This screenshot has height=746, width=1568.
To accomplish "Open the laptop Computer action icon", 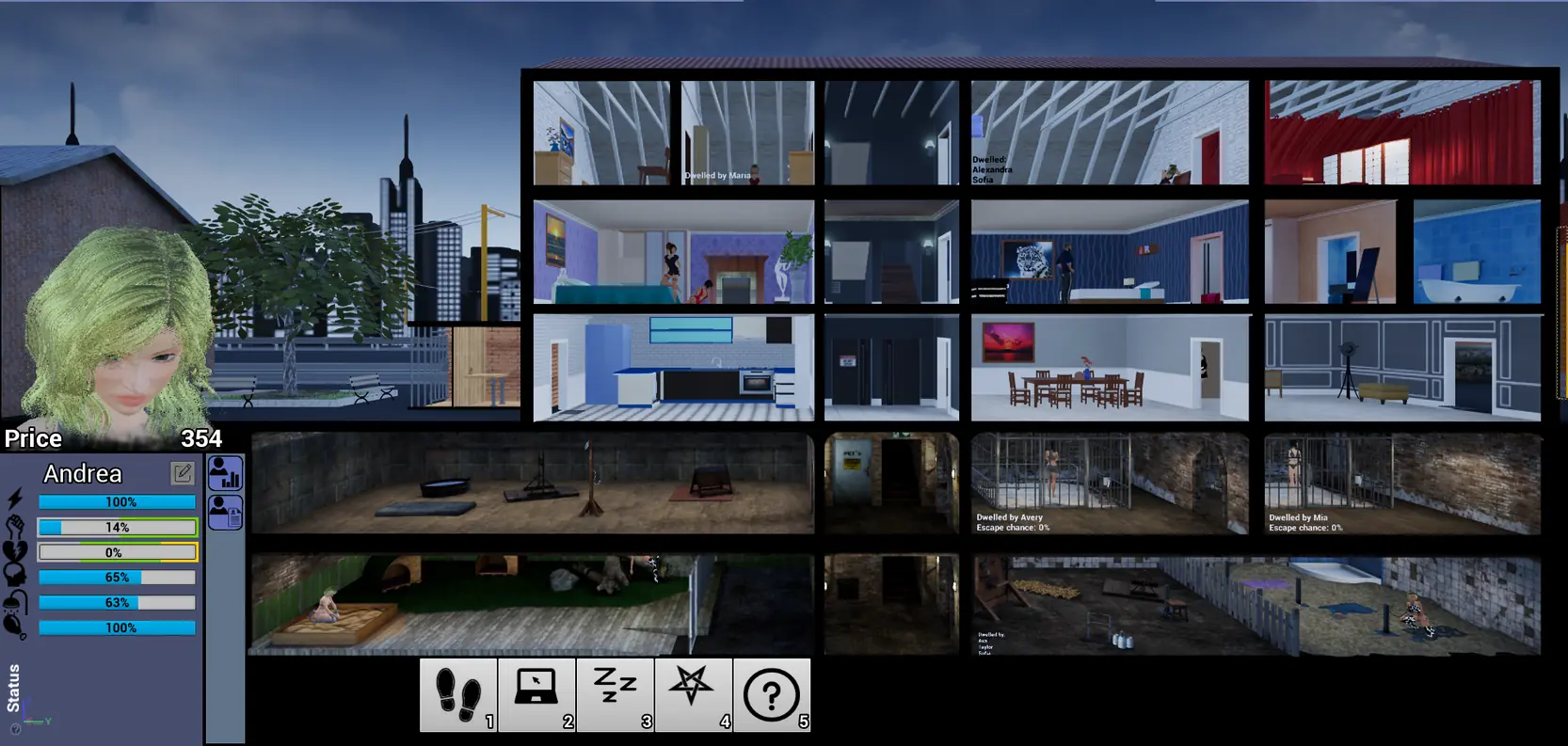I will click(537, 694).
